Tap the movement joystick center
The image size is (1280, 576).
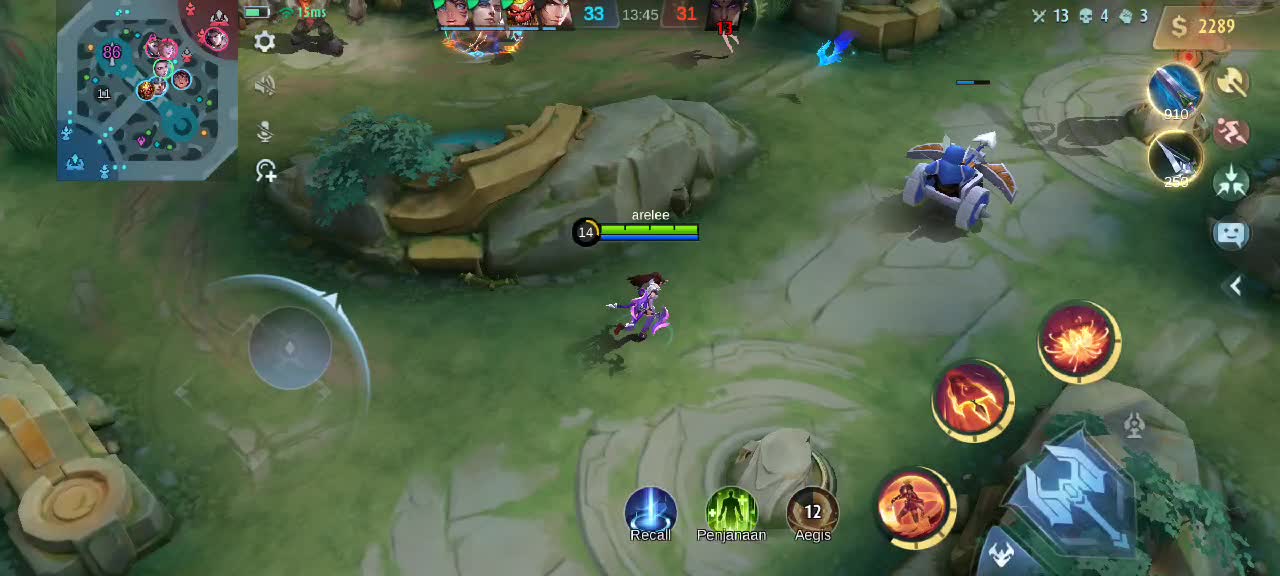(290, 348)
